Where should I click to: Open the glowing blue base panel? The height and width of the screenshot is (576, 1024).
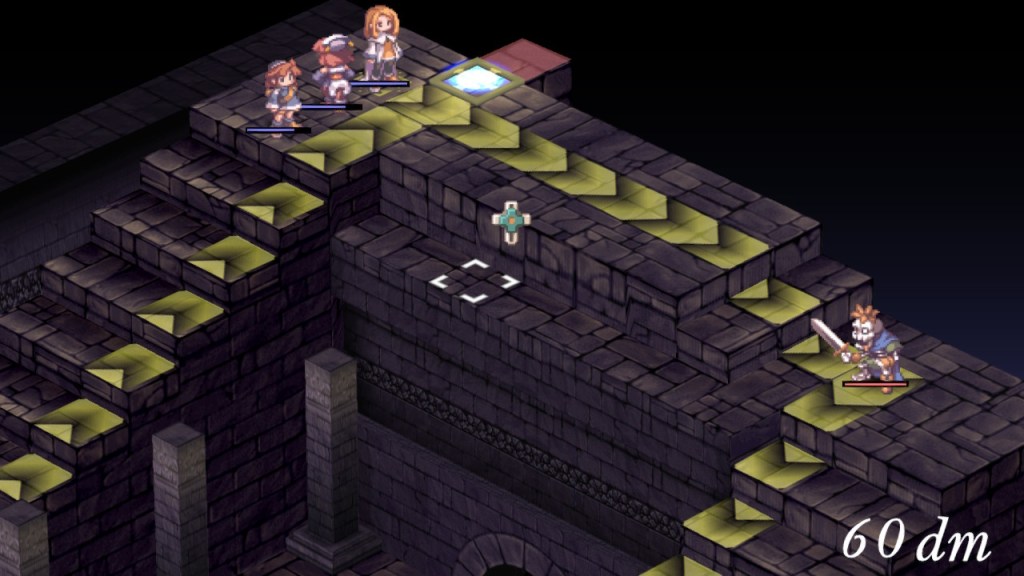[x=473, y=78]
